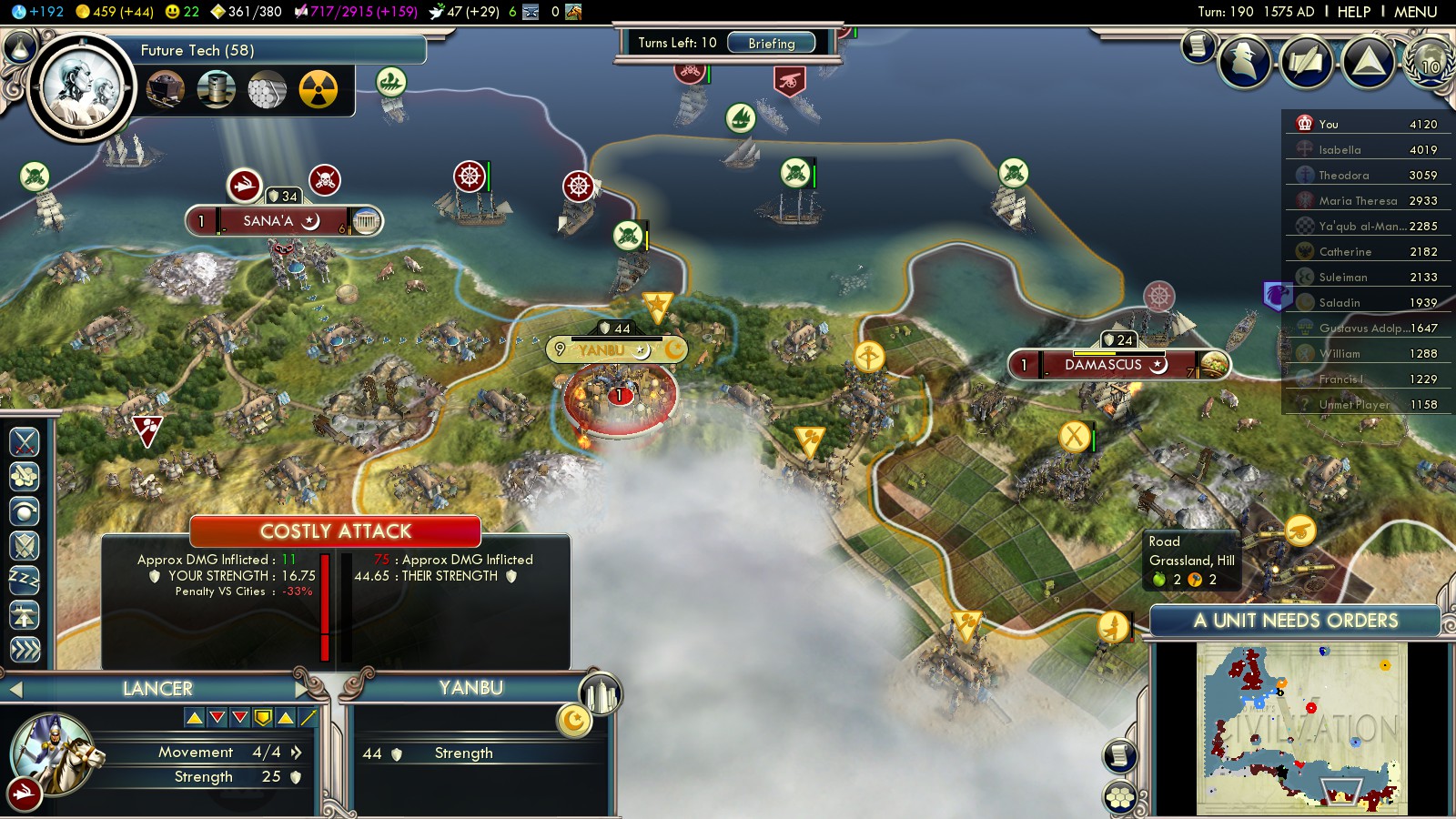Screen dimensions: 1456x819
Task: Select the SANA'A city banner
Action: point(270,221)
